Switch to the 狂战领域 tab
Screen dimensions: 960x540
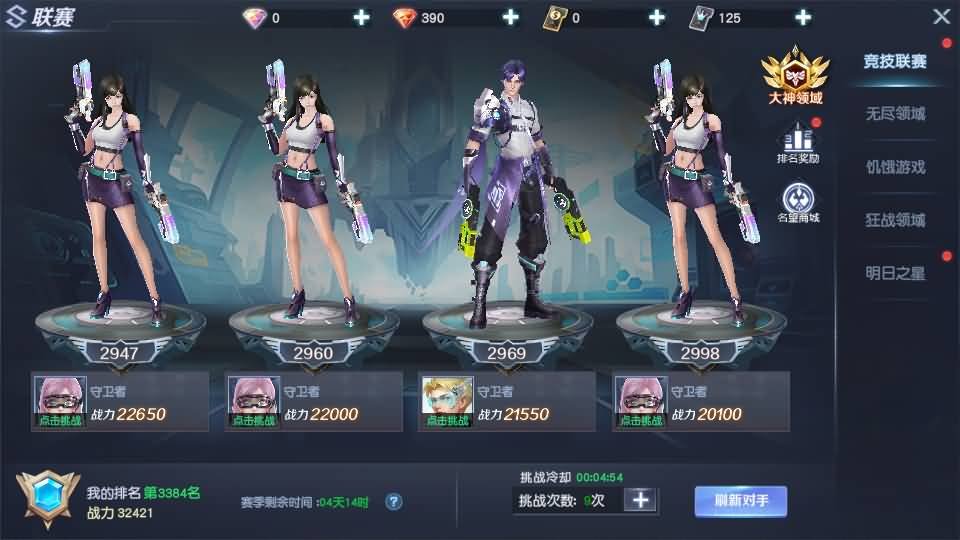point(895,220)
